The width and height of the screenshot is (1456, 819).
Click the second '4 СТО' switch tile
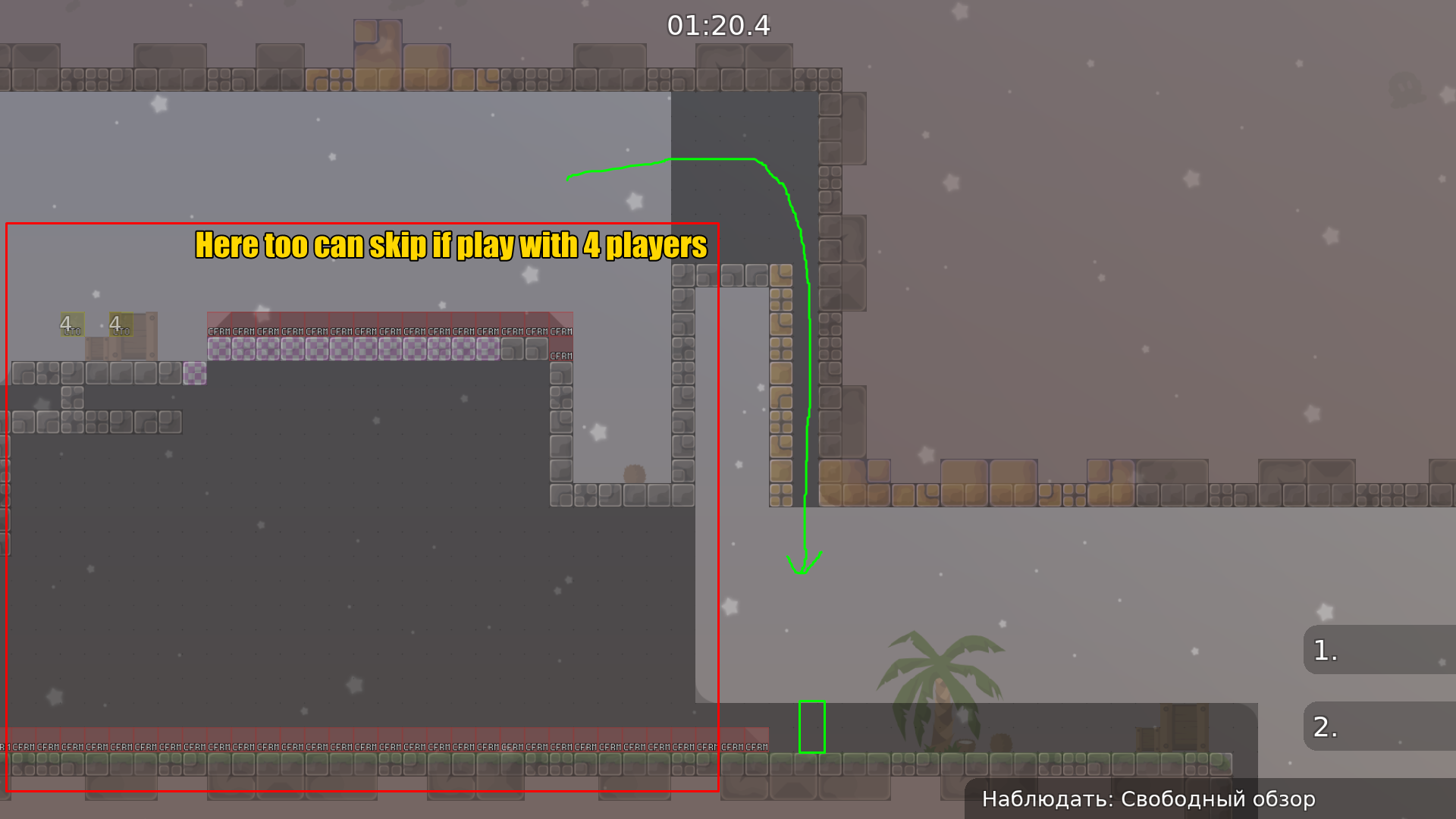pos(121,325)
